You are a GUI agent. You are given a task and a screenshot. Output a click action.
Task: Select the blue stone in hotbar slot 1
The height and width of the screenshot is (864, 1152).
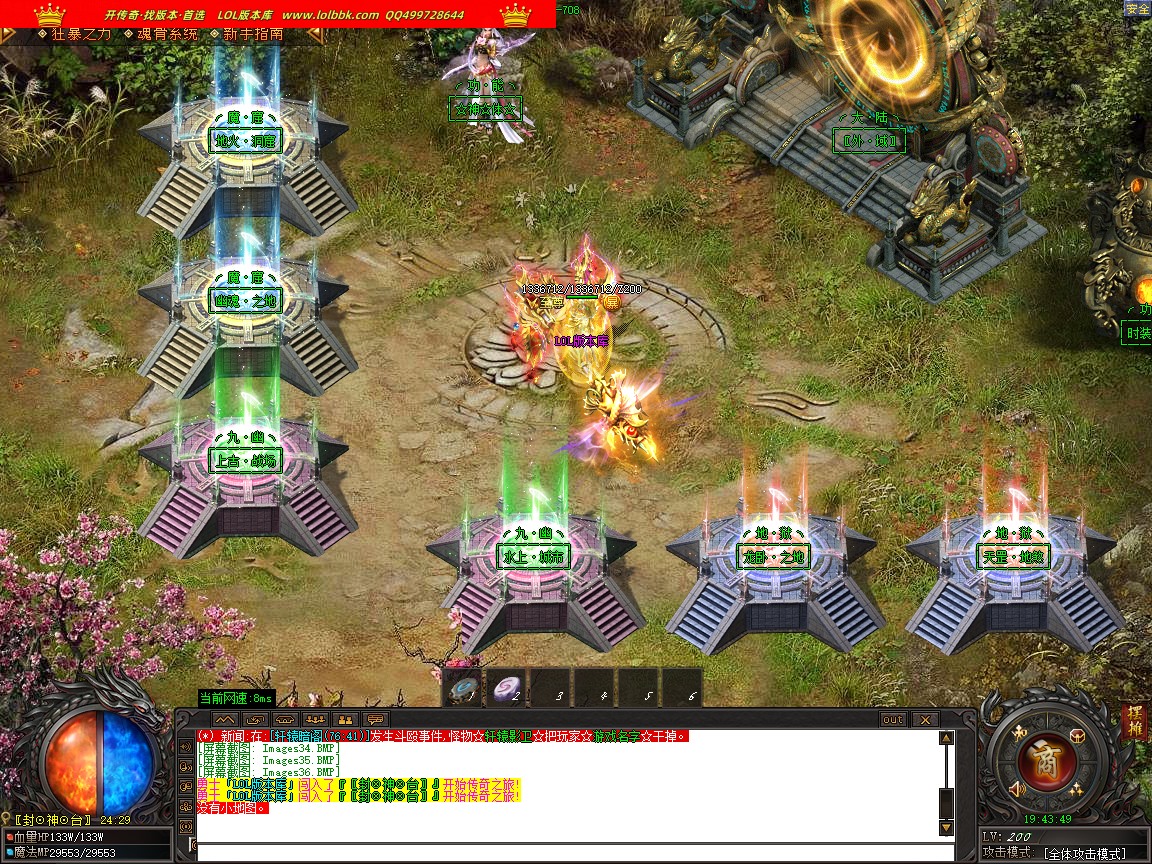pos(465,688)
